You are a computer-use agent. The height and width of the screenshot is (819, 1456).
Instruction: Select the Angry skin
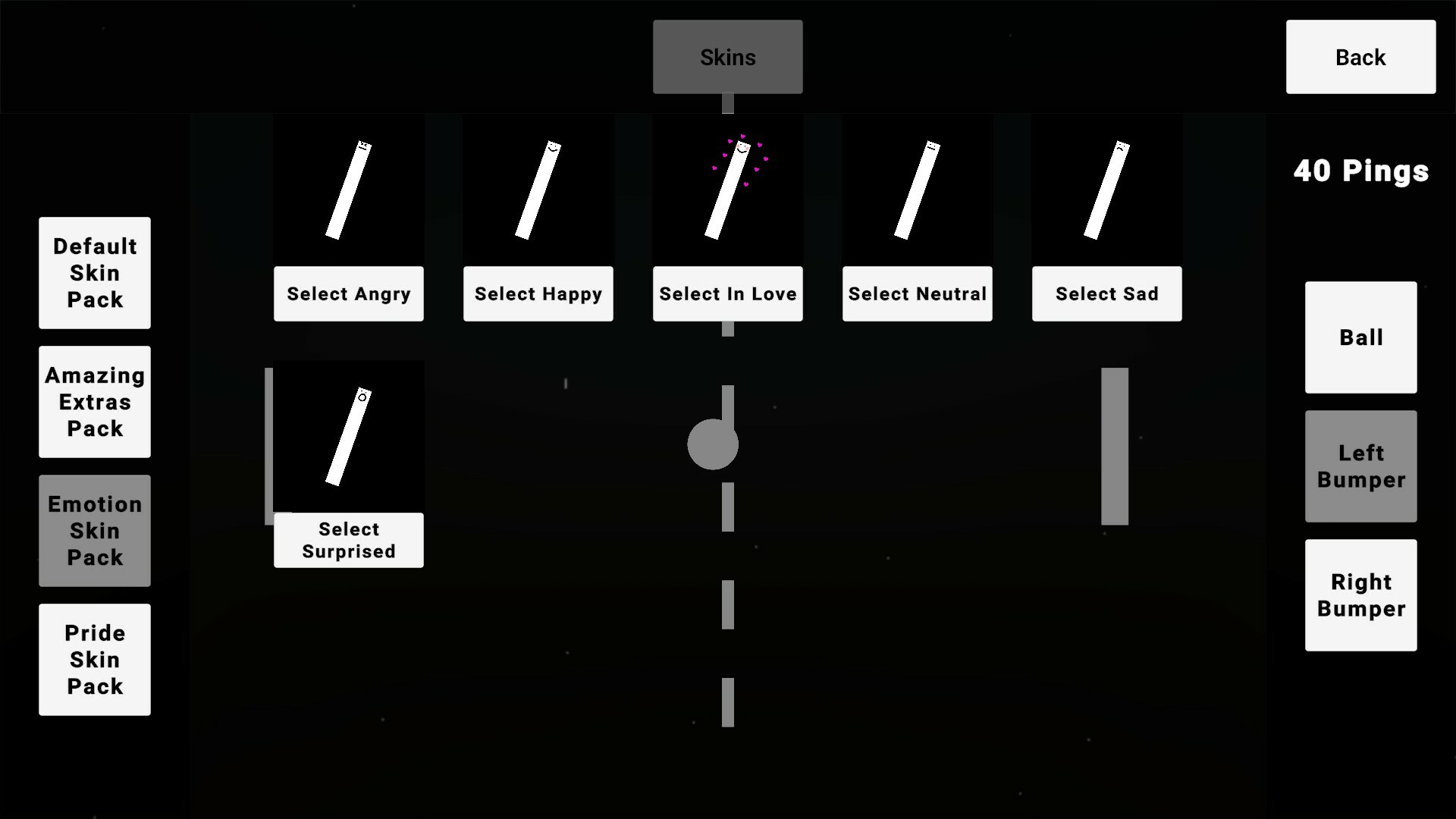click(x=348, y=293)
